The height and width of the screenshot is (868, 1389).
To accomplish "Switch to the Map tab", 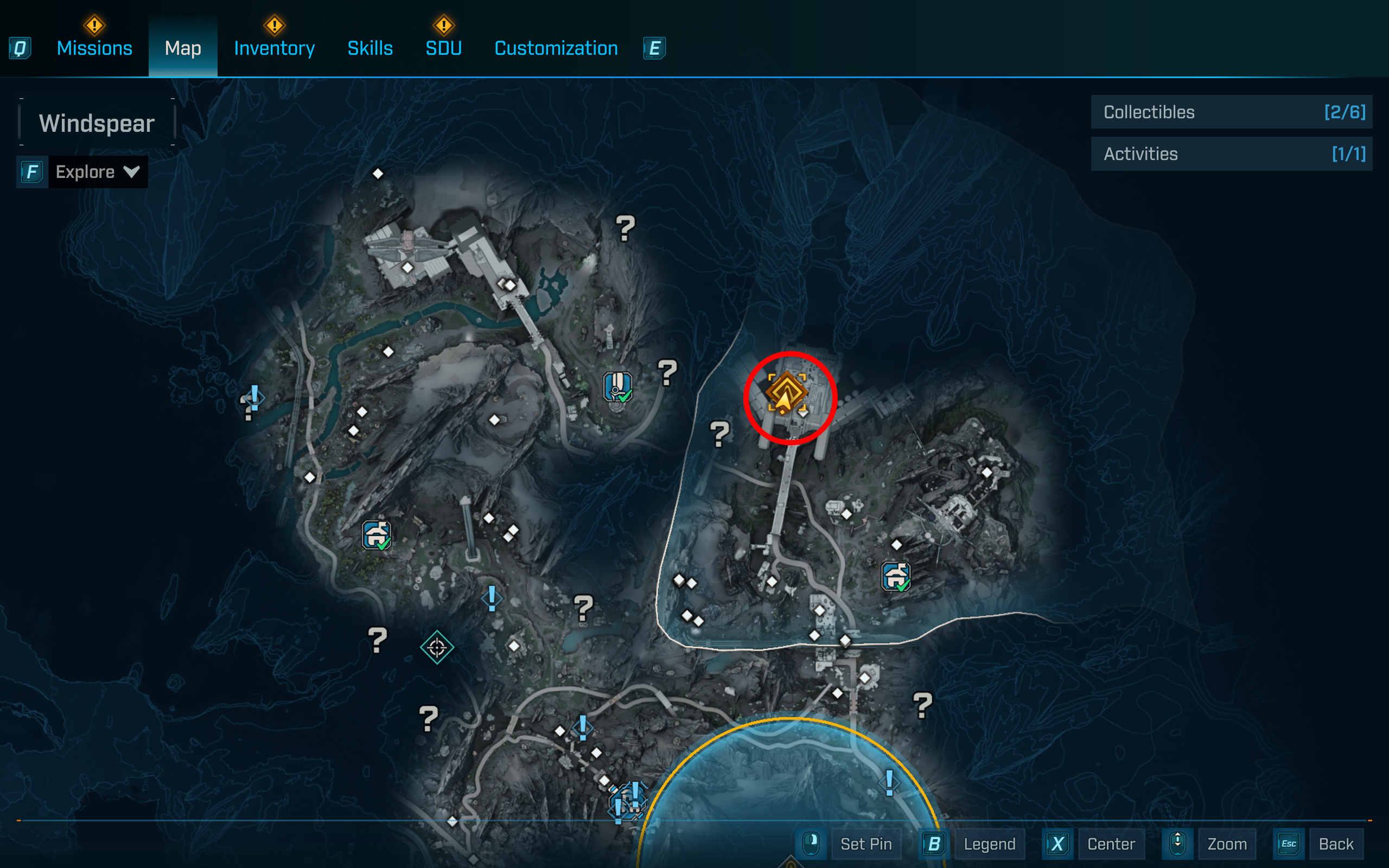I will (182, 48).
